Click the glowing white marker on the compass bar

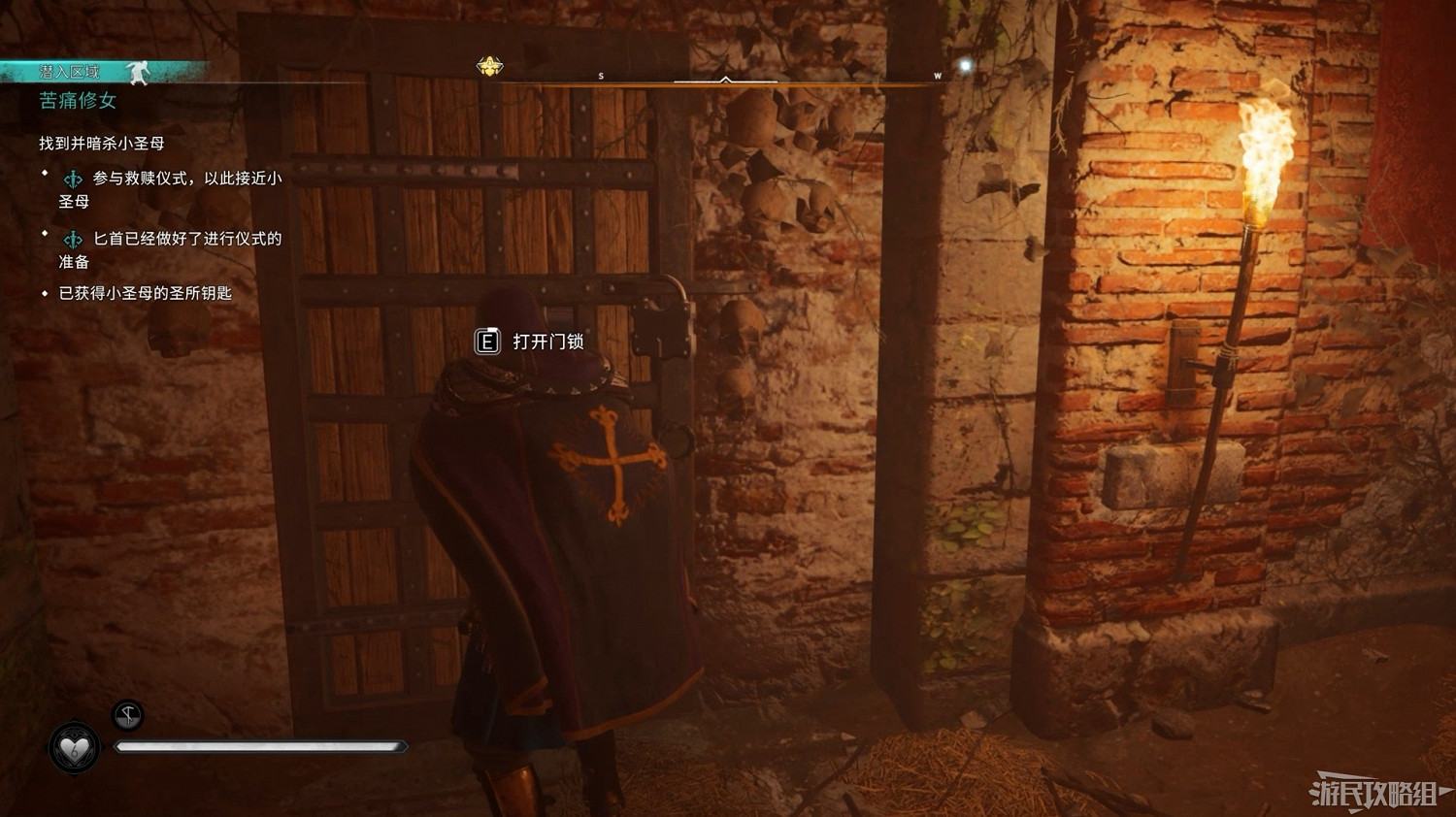coord(964,63)
